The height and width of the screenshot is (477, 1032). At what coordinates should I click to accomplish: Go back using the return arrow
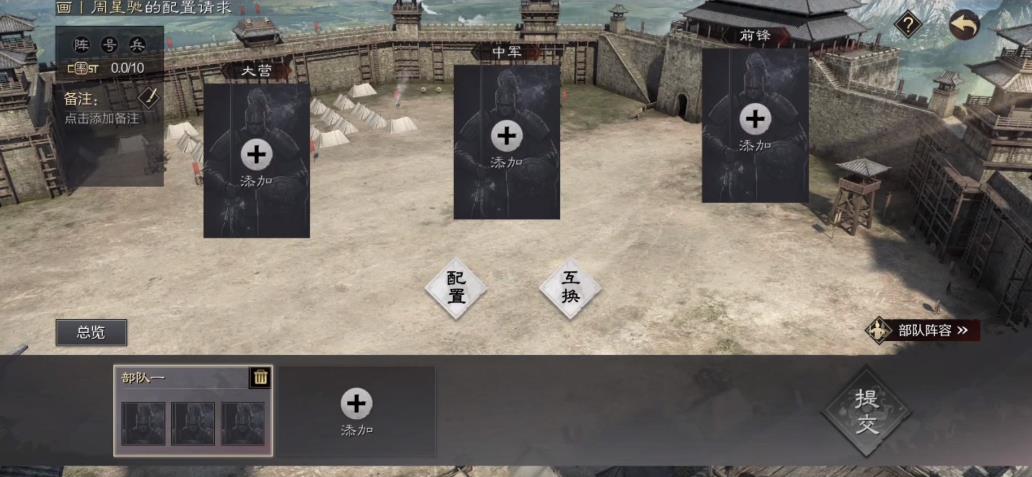tap(964, 24)
